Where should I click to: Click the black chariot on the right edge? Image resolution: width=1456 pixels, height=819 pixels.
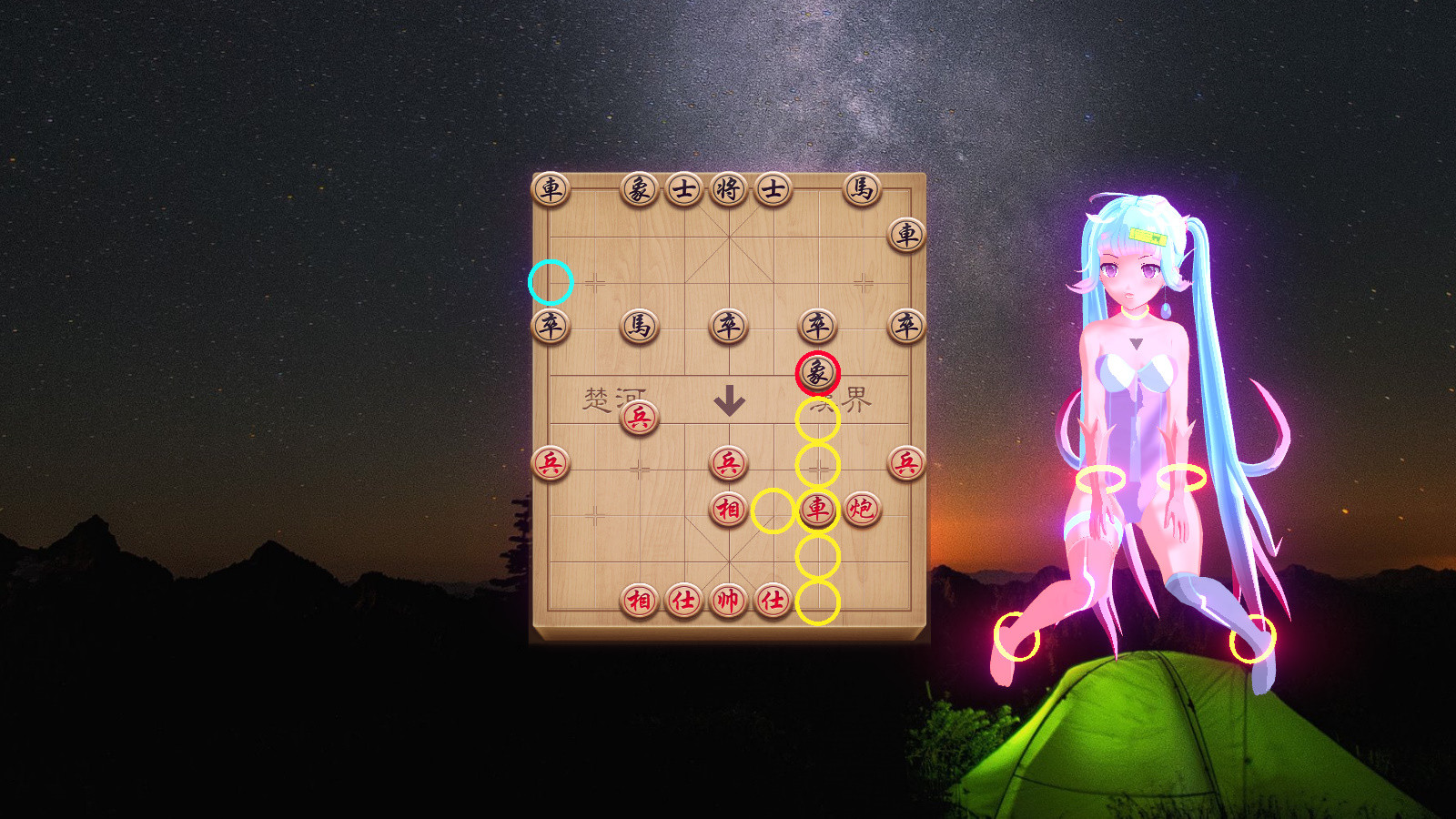point(905,235)
